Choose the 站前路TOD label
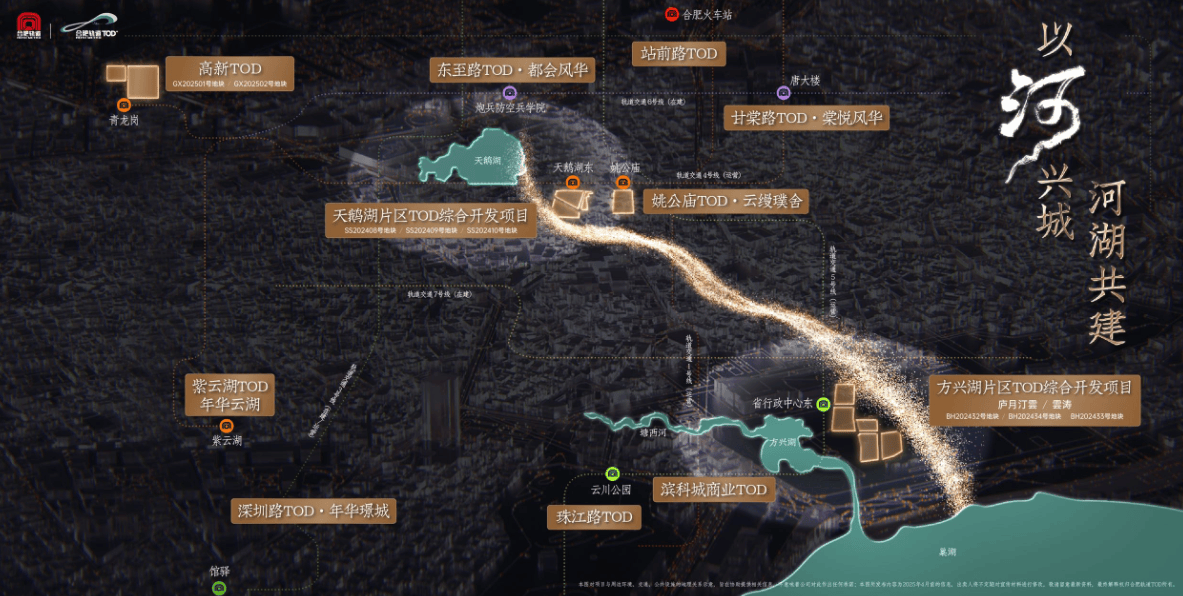This screenshot has width=1183, height=596. pyautogui.click(x=679, y=53)
